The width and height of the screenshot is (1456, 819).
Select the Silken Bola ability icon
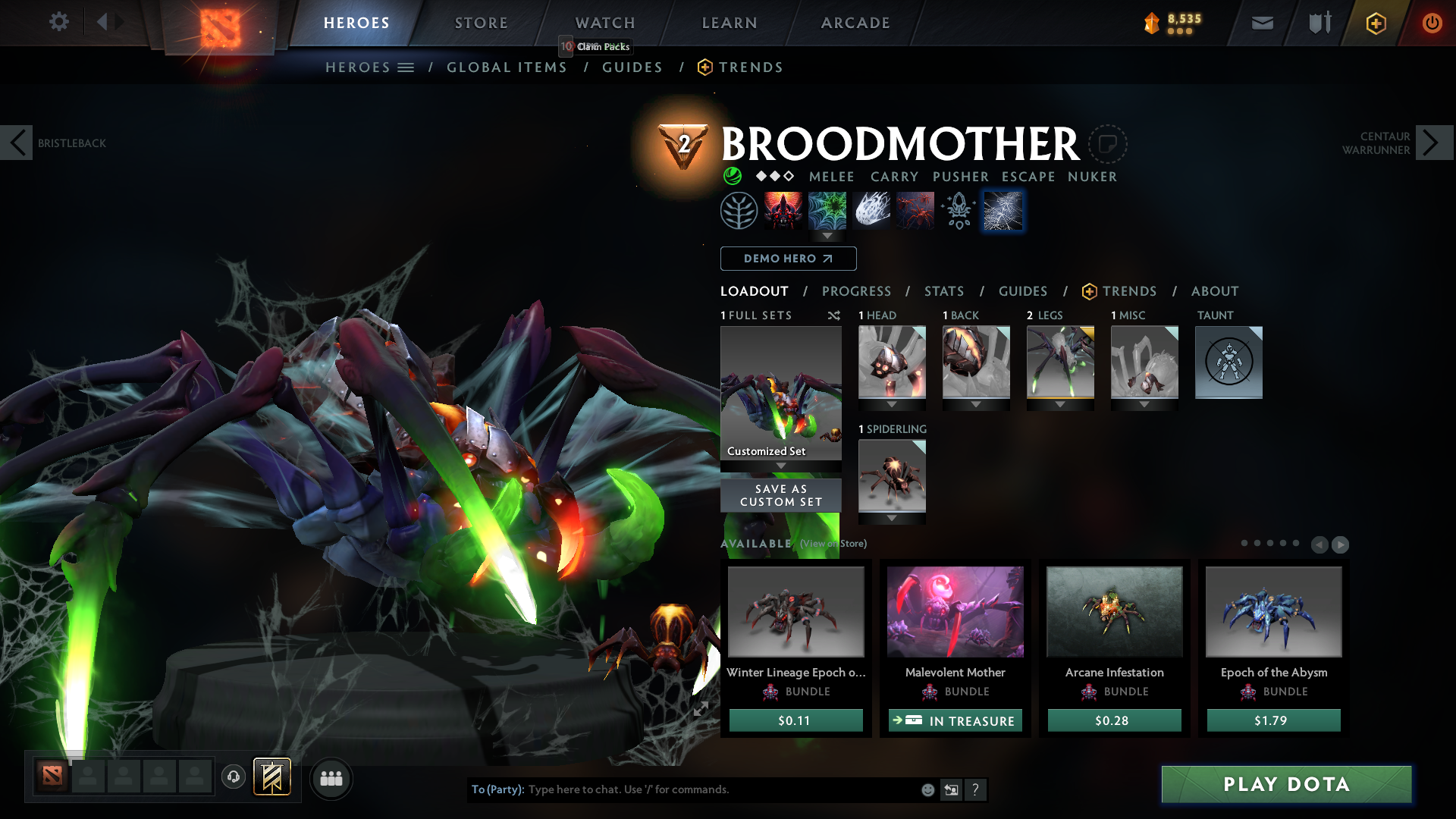click(x=871, y=210)
